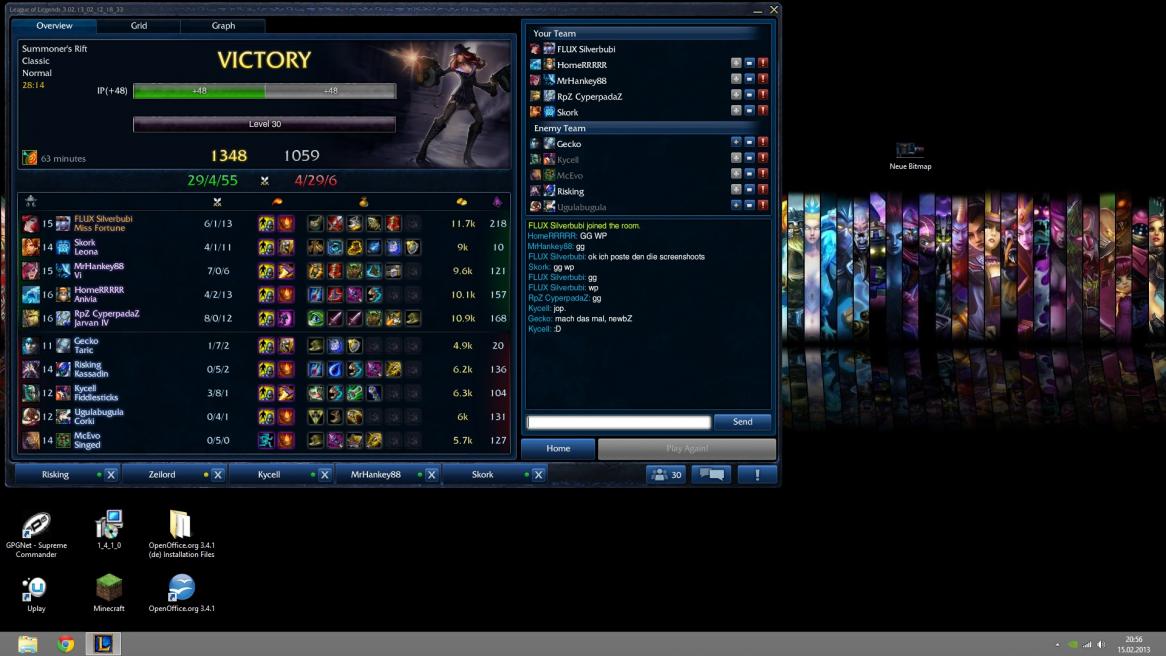Open the Kycell chat tab

point(269,475)
